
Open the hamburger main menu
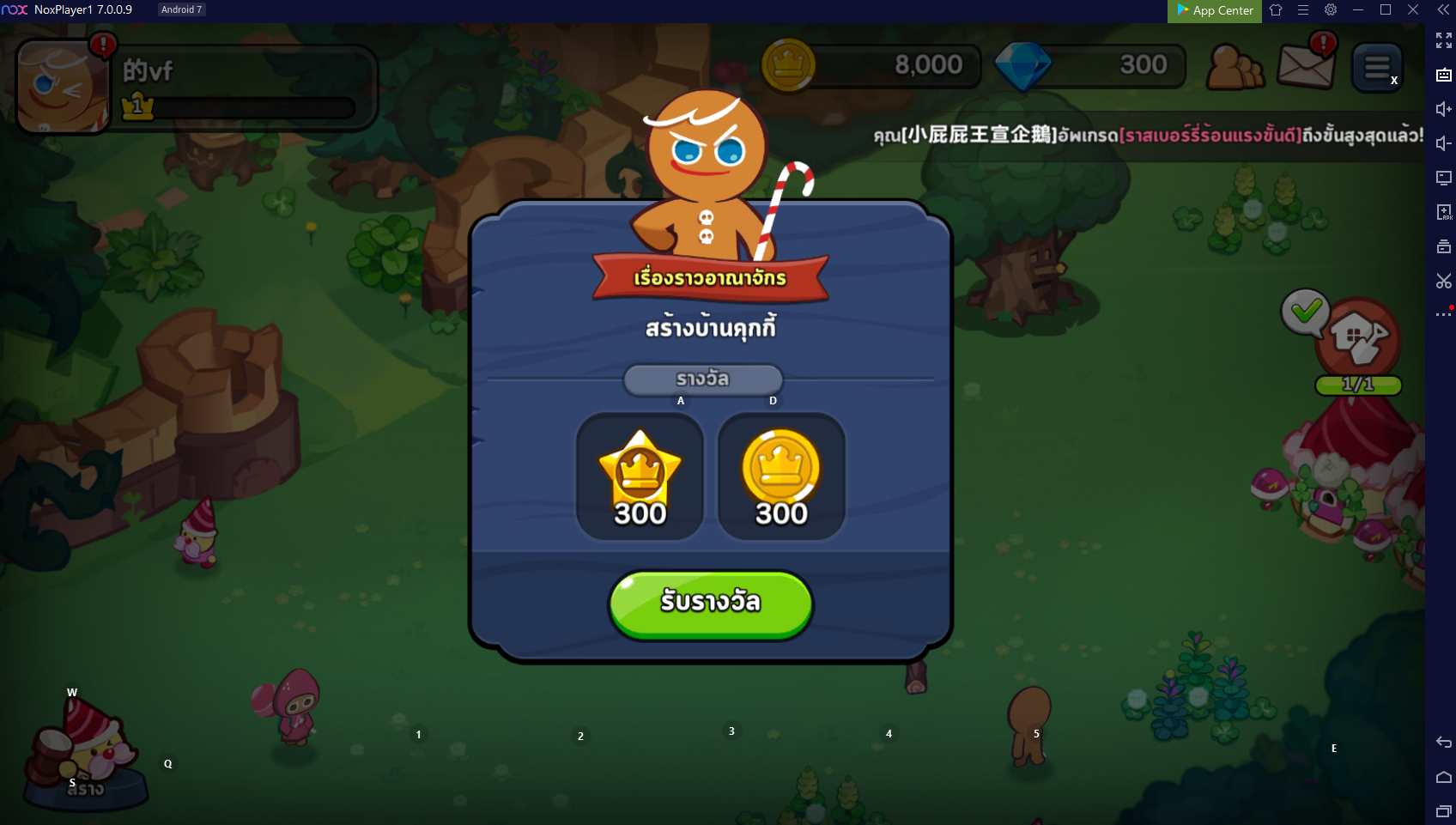(1377, 67)
